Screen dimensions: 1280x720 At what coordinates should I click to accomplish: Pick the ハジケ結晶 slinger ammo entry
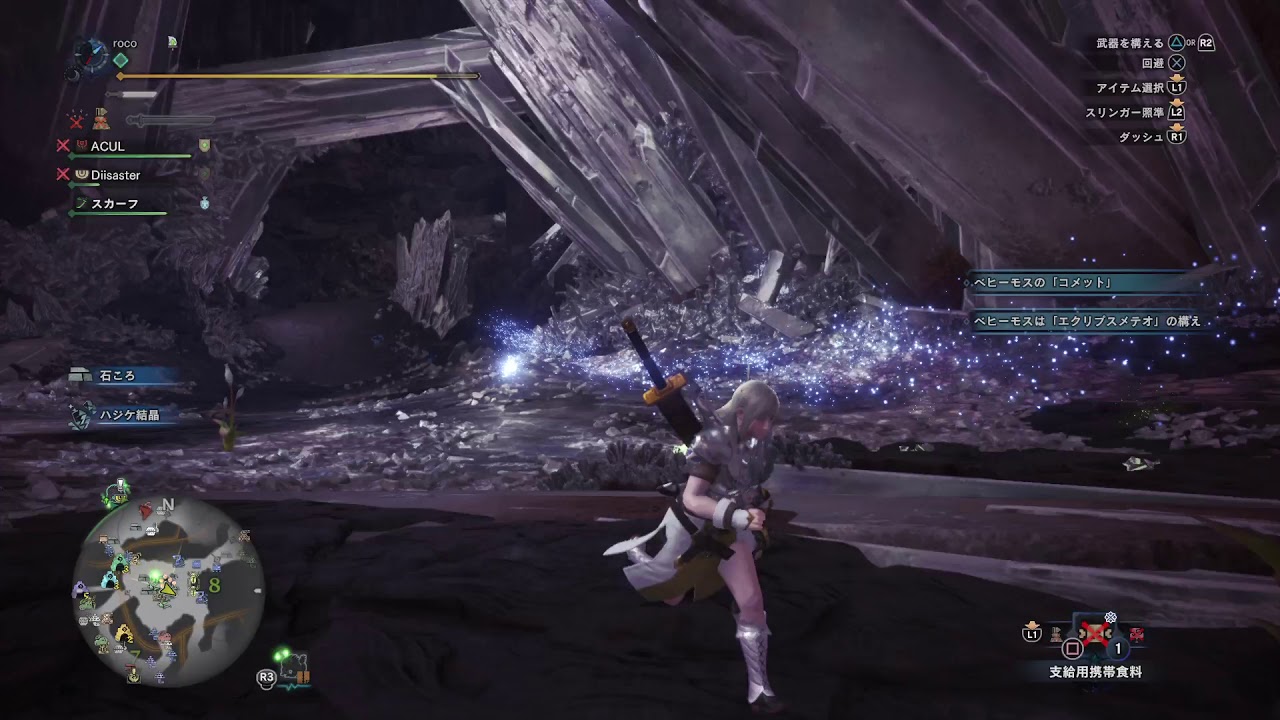coord(128,415)
